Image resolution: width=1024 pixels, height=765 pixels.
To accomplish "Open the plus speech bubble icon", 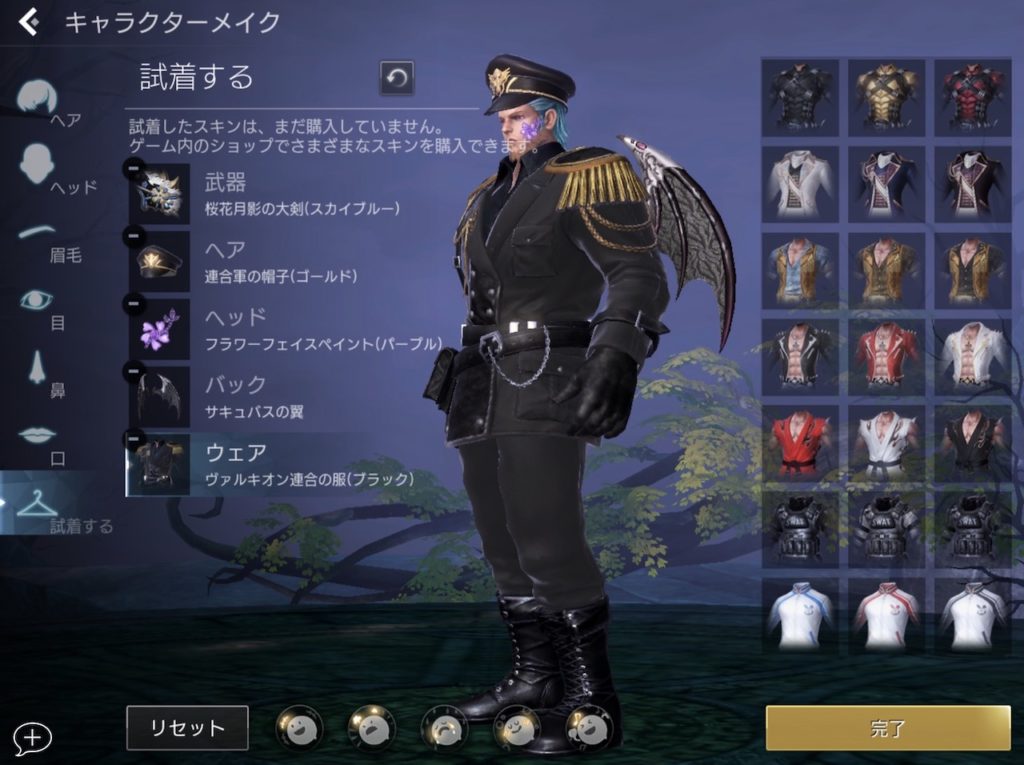I will click(x=32, y=738).
